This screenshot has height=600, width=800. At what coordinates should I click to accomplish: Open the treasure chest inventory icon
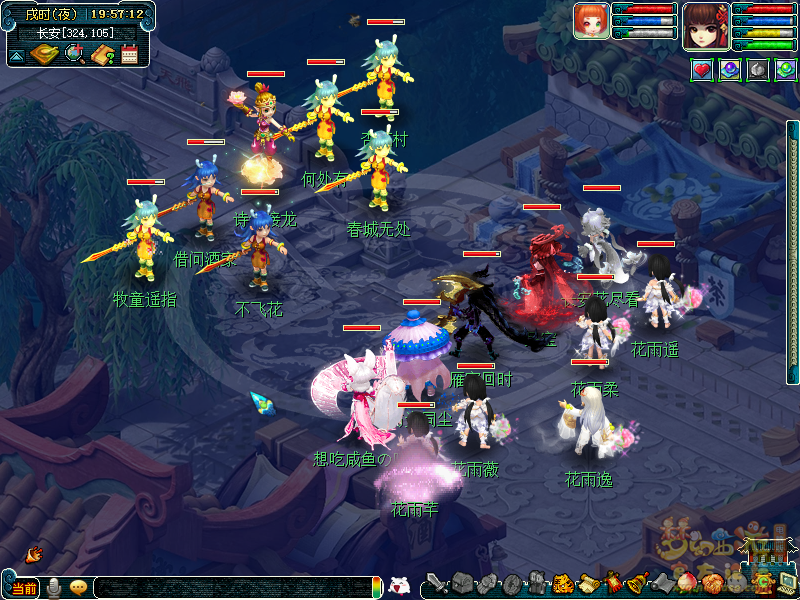462,582
